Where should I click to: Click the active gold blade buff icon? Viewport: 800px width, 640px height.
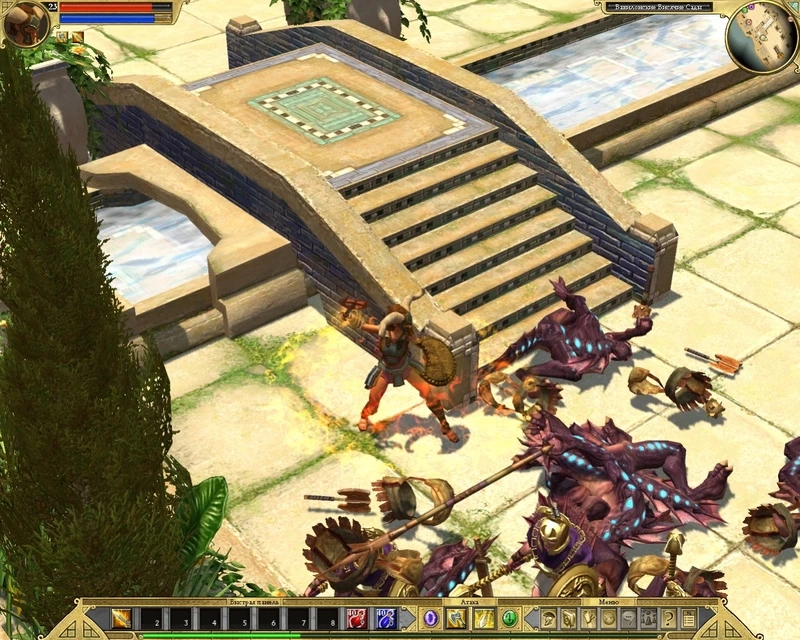(x=76, y=38)
